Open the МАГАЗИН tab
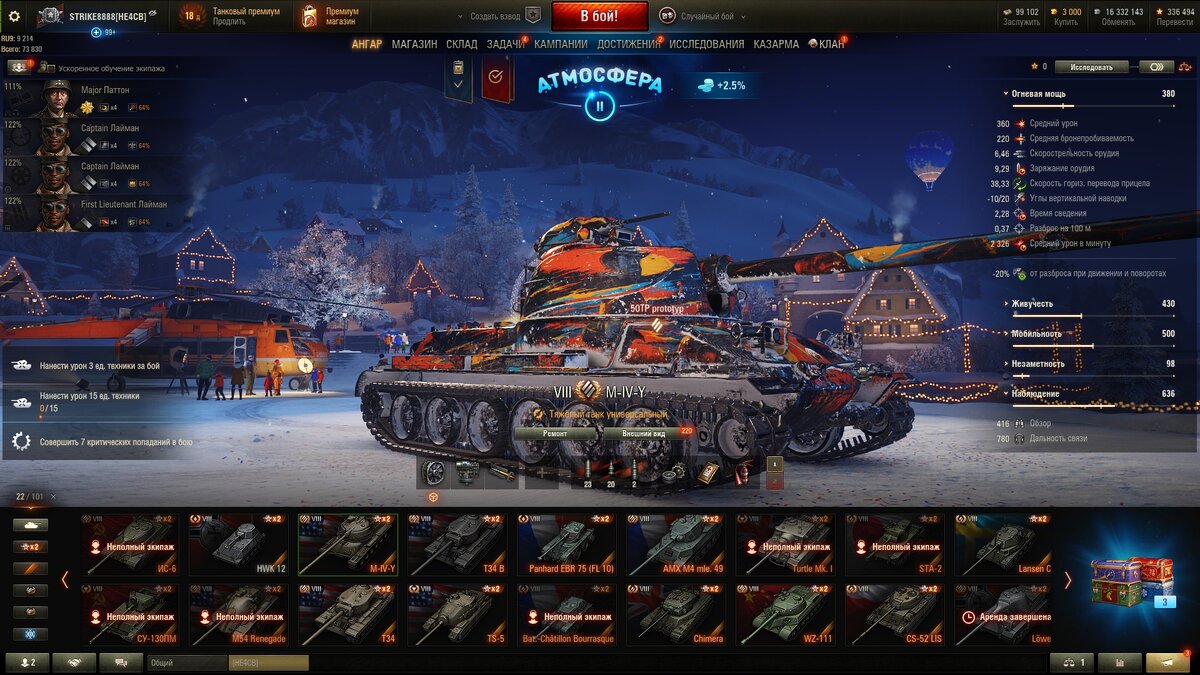1200x675 pixels. (x=414, y=44)
